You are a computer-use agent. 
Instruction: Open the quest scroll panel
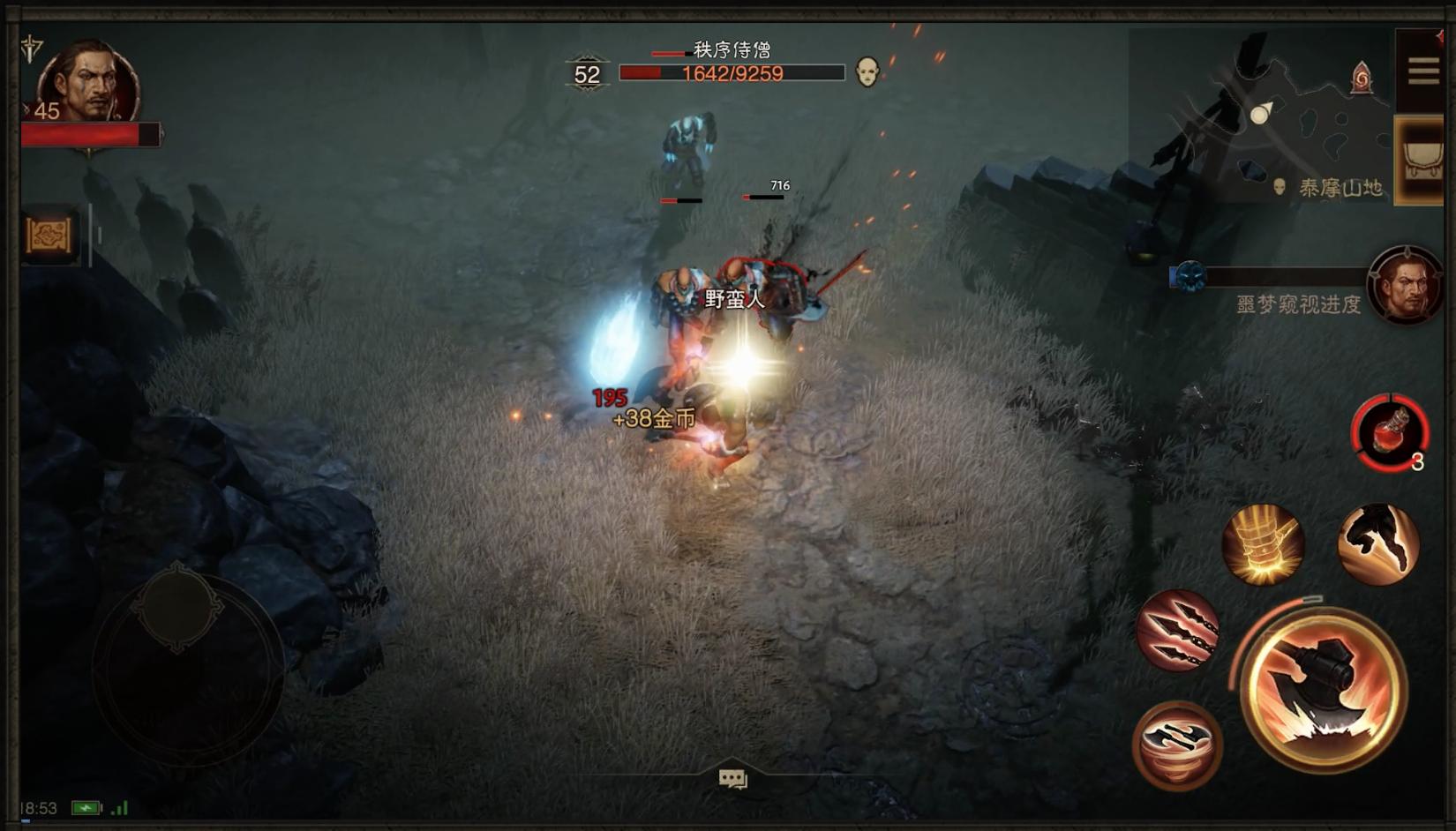point(49,235)
